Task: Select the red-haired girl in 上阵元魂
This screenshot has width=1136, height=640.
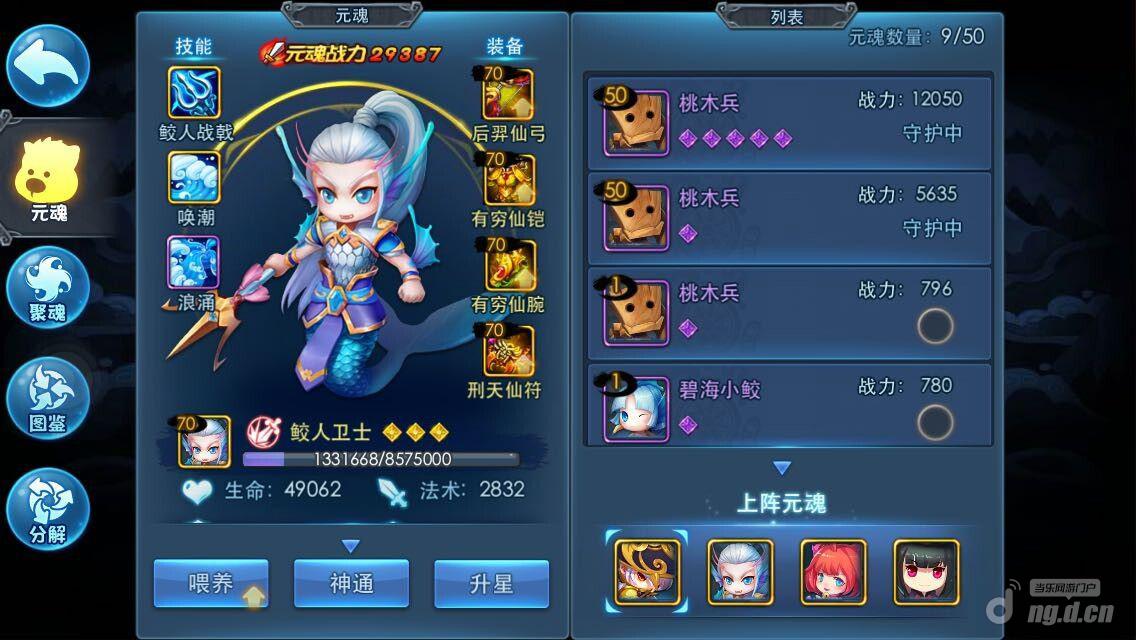Action: (x=833, y=572)
